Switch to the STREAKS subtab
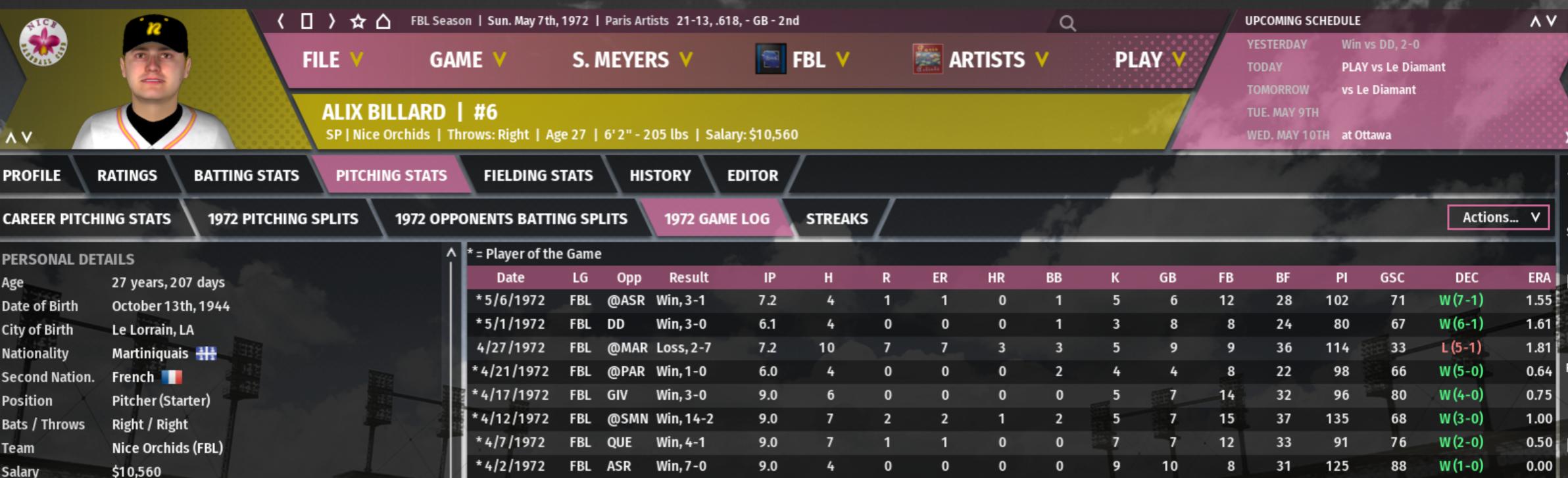 tap(837, 219)
